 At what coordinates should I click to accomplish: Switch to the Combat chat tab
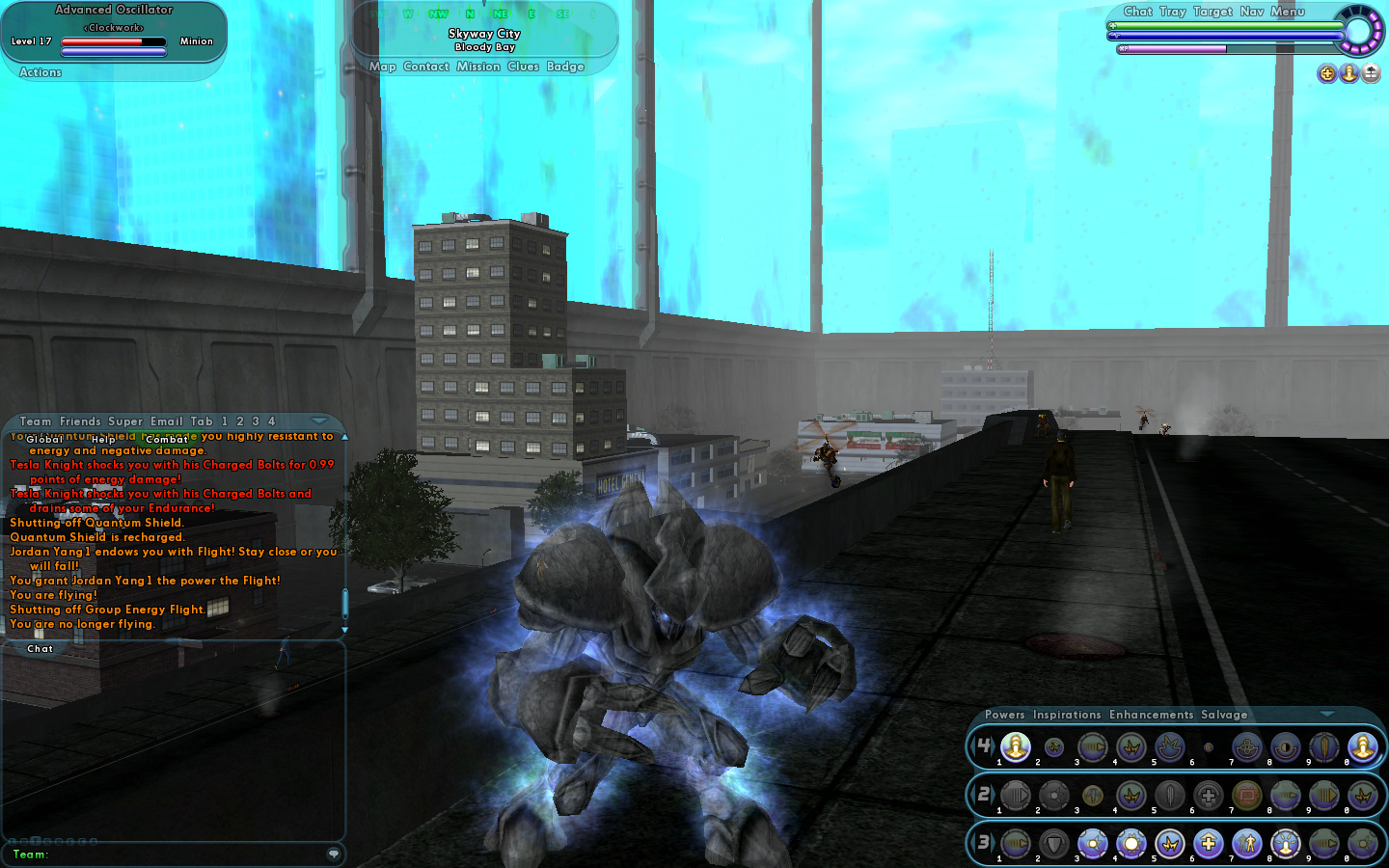pos(167,440)
